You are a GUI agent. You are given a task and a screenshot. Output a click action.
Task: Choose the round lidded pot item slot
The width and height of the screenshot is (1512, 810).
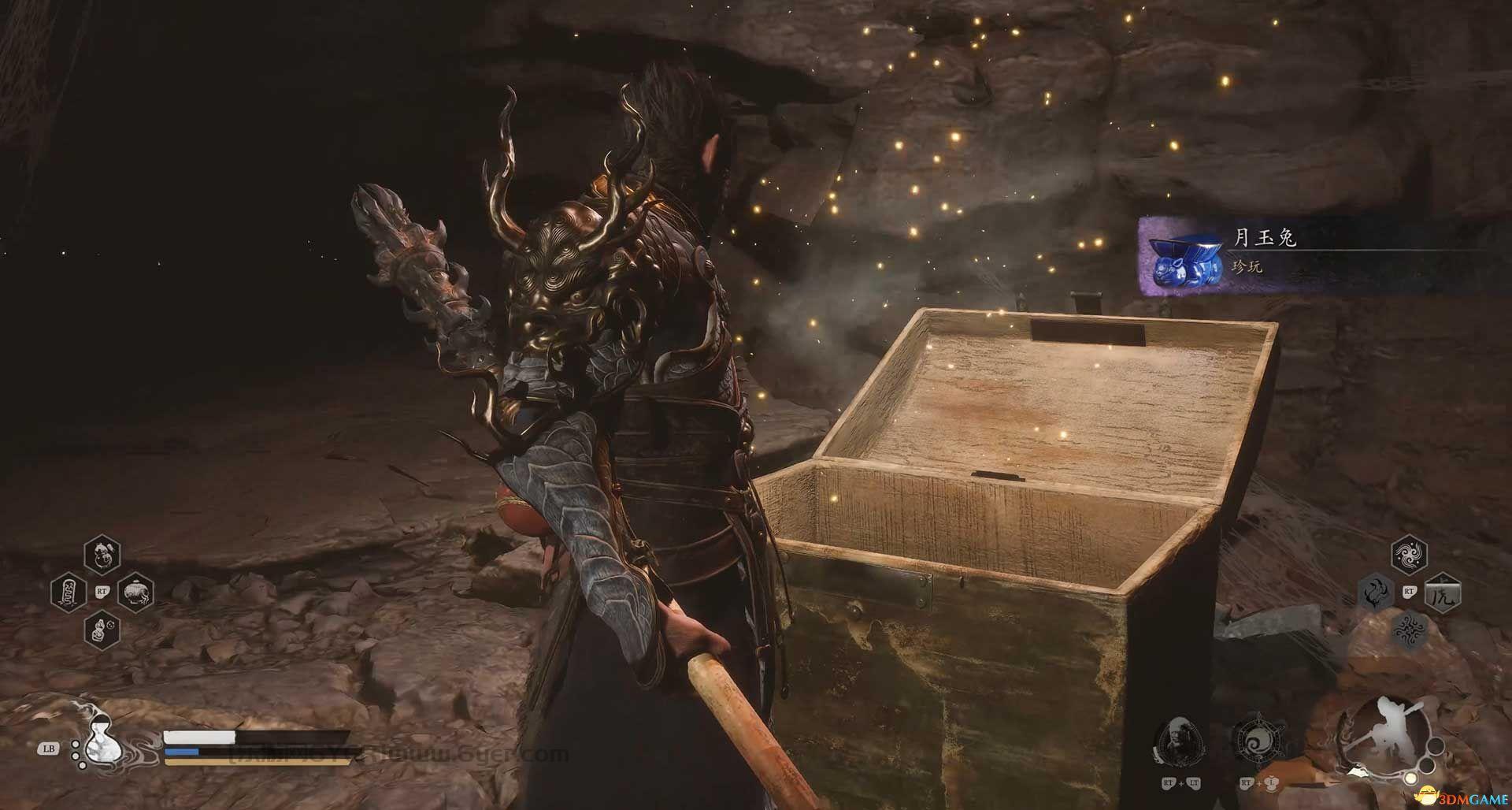tap(135, 592)
